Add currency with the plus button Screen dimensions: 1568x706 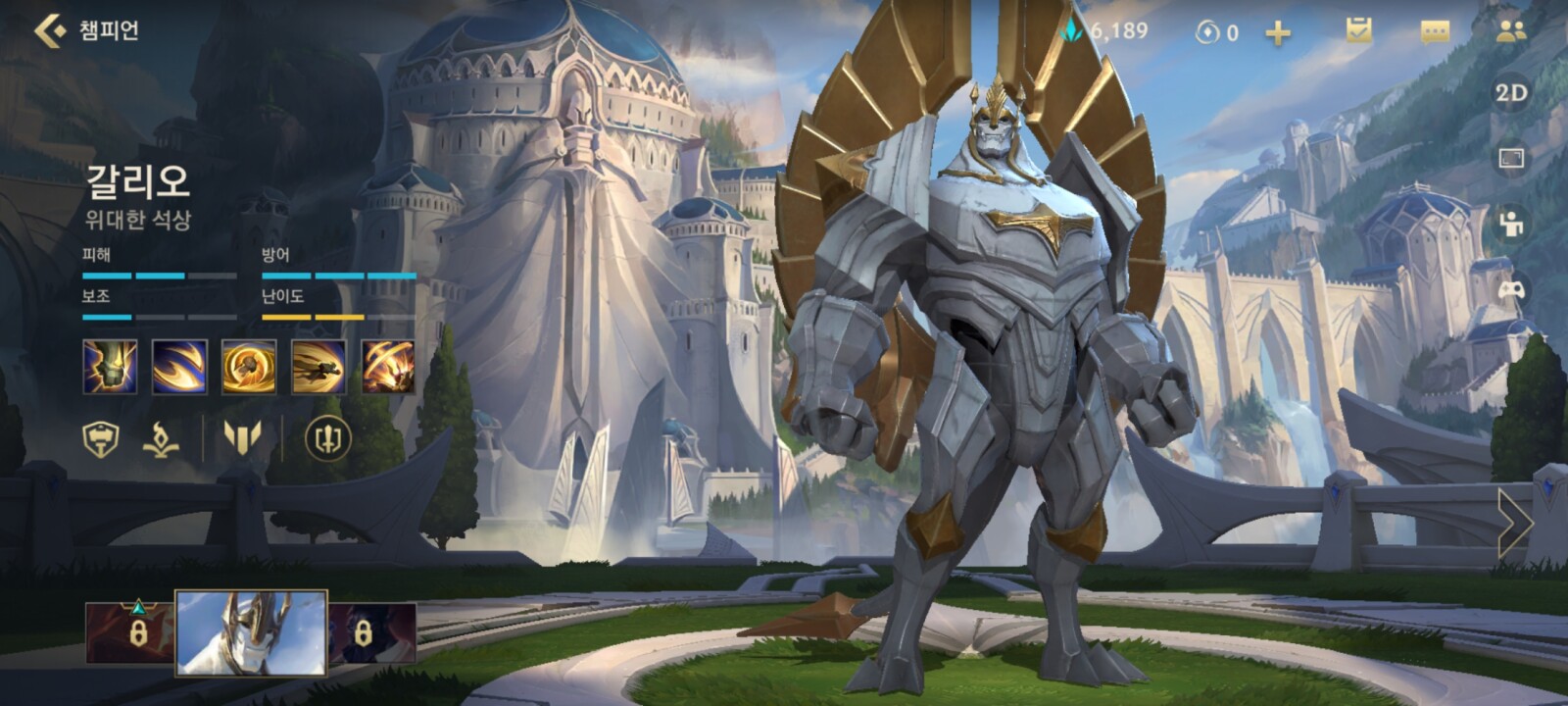pyautogui.click(x=1278, y=33)
